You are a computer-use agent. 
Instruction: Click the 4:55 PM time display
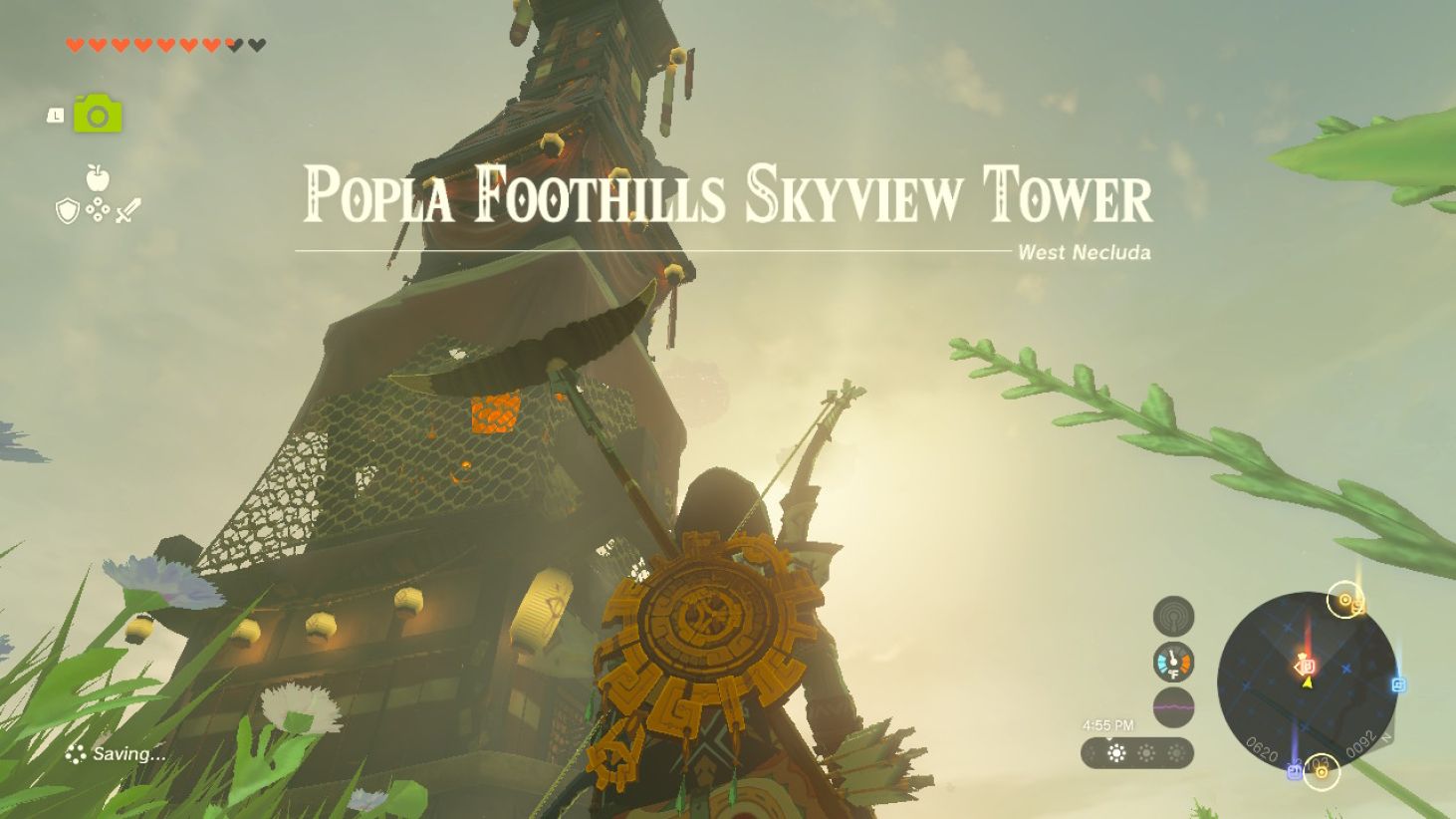pos(1108,724)
